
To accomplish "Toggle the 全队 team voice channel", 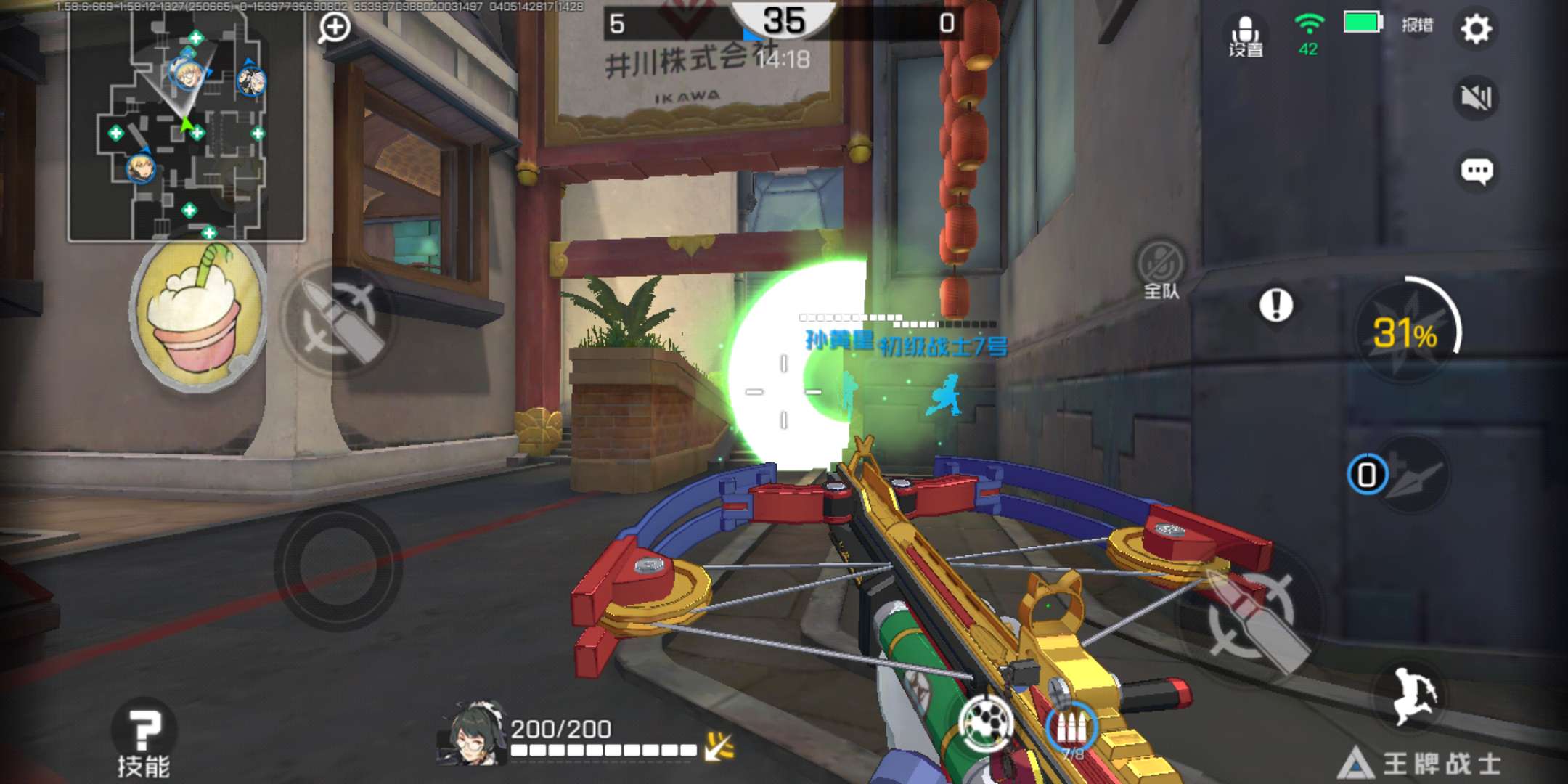I will pos(1161,269).
